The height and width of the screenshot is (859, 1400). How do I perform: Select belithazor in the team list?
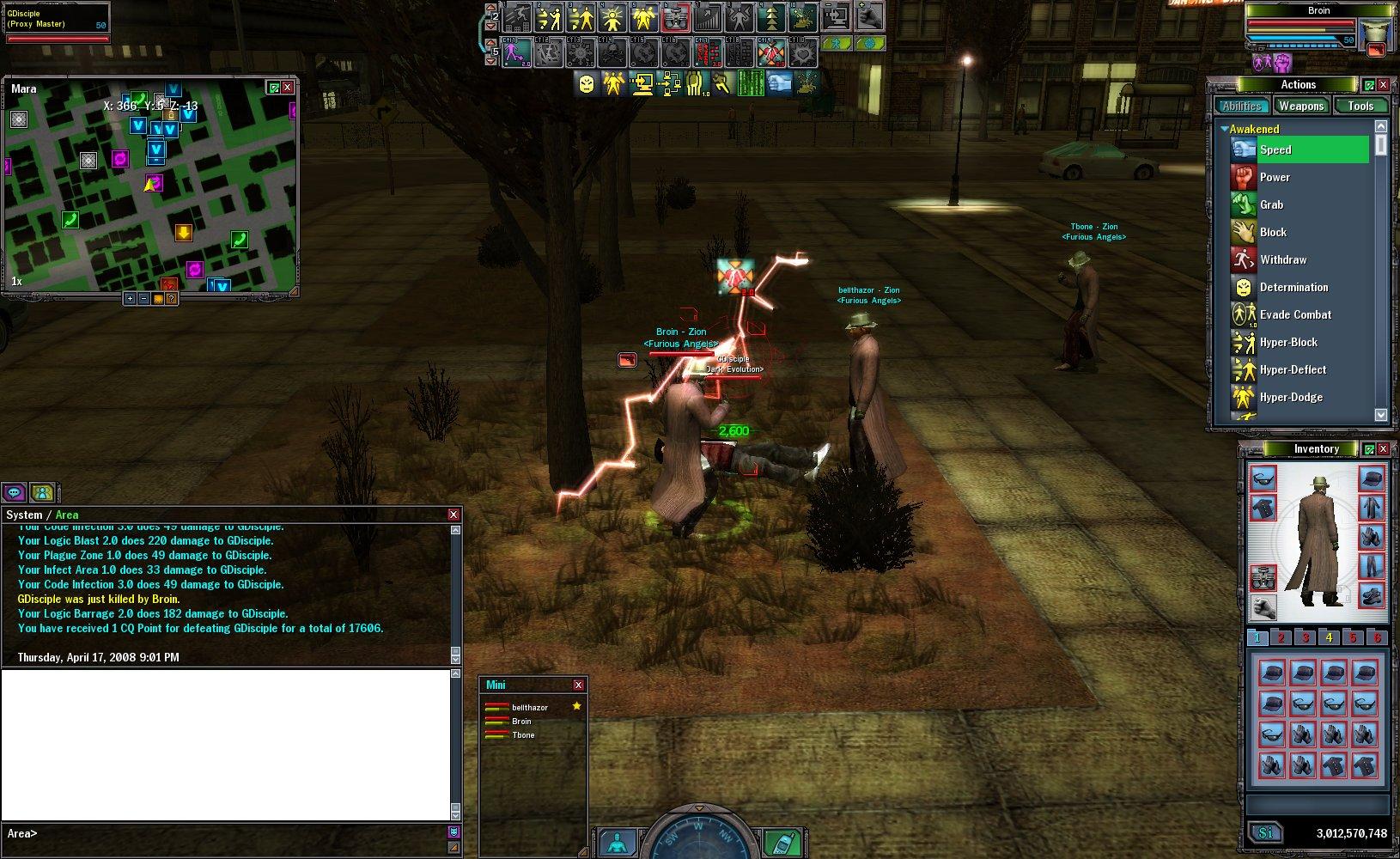click(529, 707)
